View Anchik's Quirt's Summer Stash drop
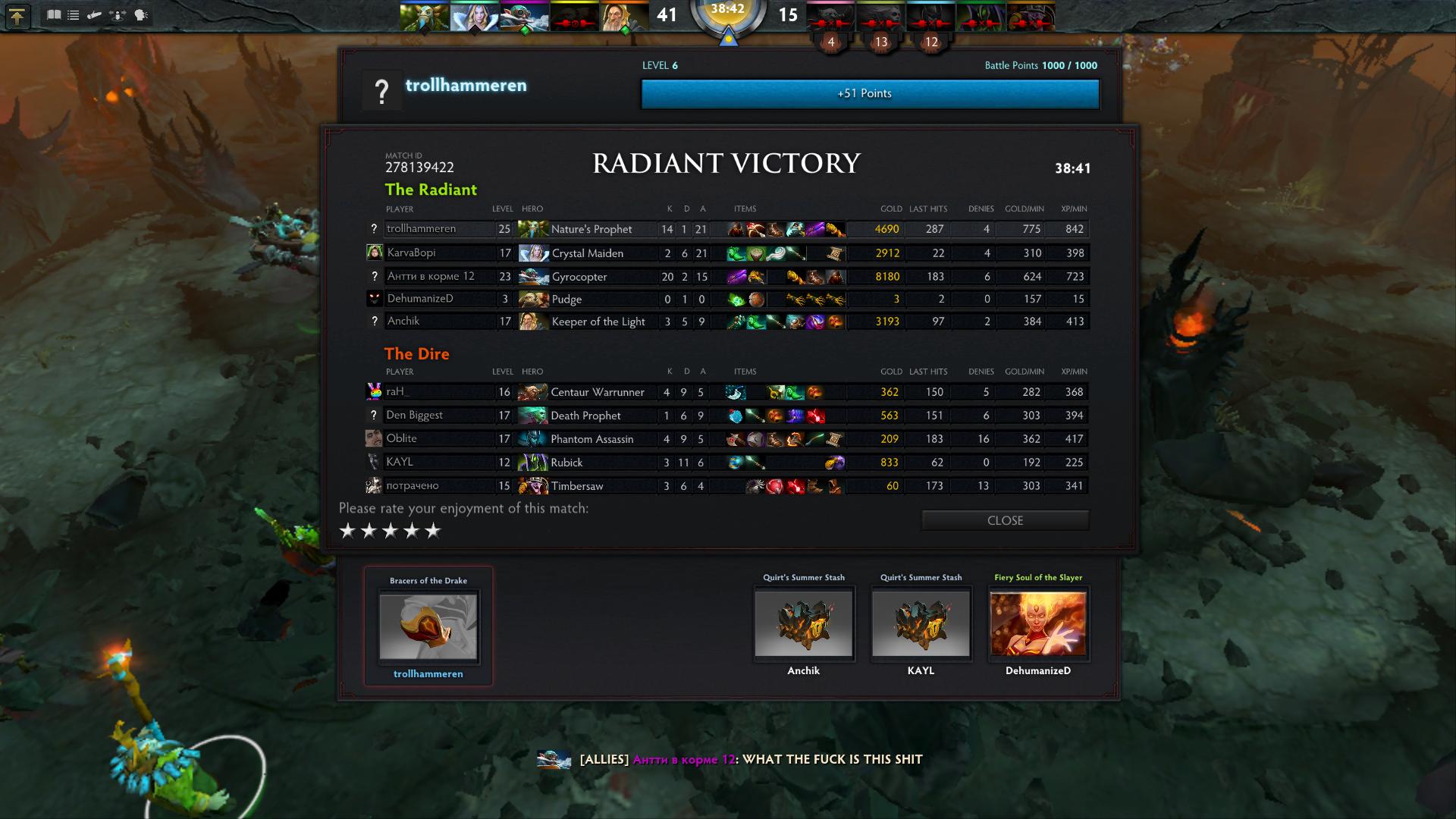 (x=803, y=623)
